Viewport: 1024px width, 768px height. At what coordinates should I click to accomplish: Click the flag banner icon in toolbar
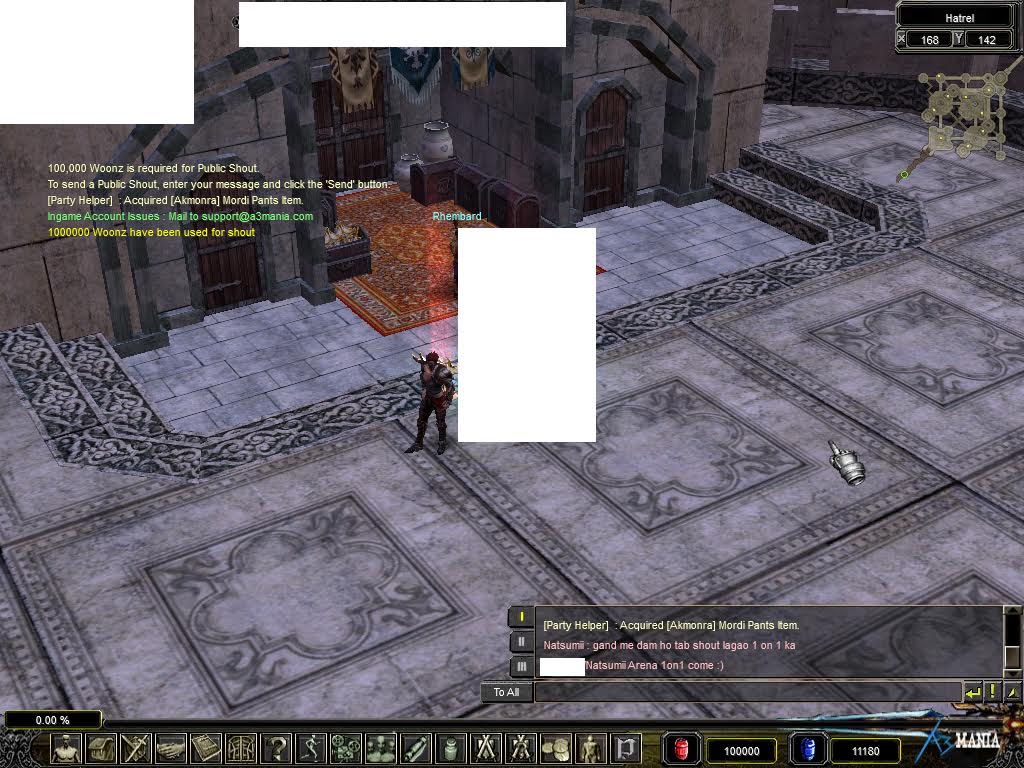pos(626,748)
